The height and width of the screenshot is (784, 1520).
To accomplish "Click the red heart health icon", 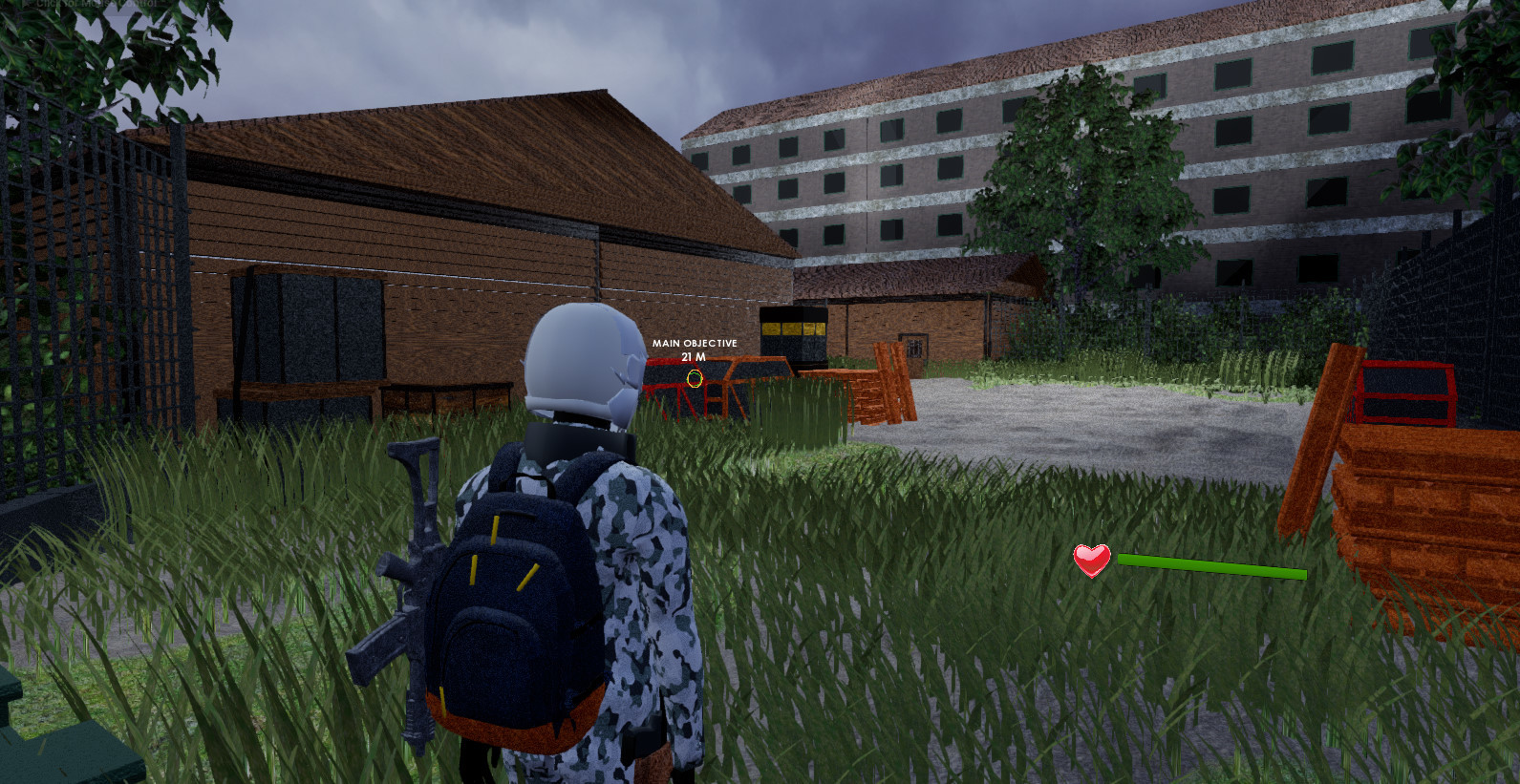I will pos(1090,562).
